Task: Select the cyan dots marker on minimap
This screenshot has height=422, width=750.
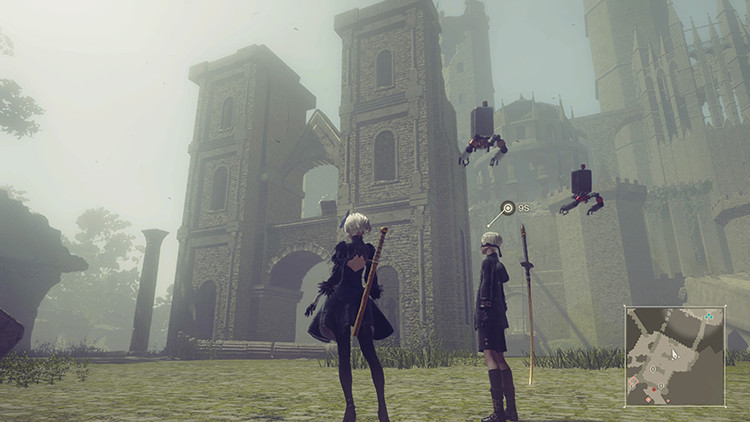Action: coord(709,316)
